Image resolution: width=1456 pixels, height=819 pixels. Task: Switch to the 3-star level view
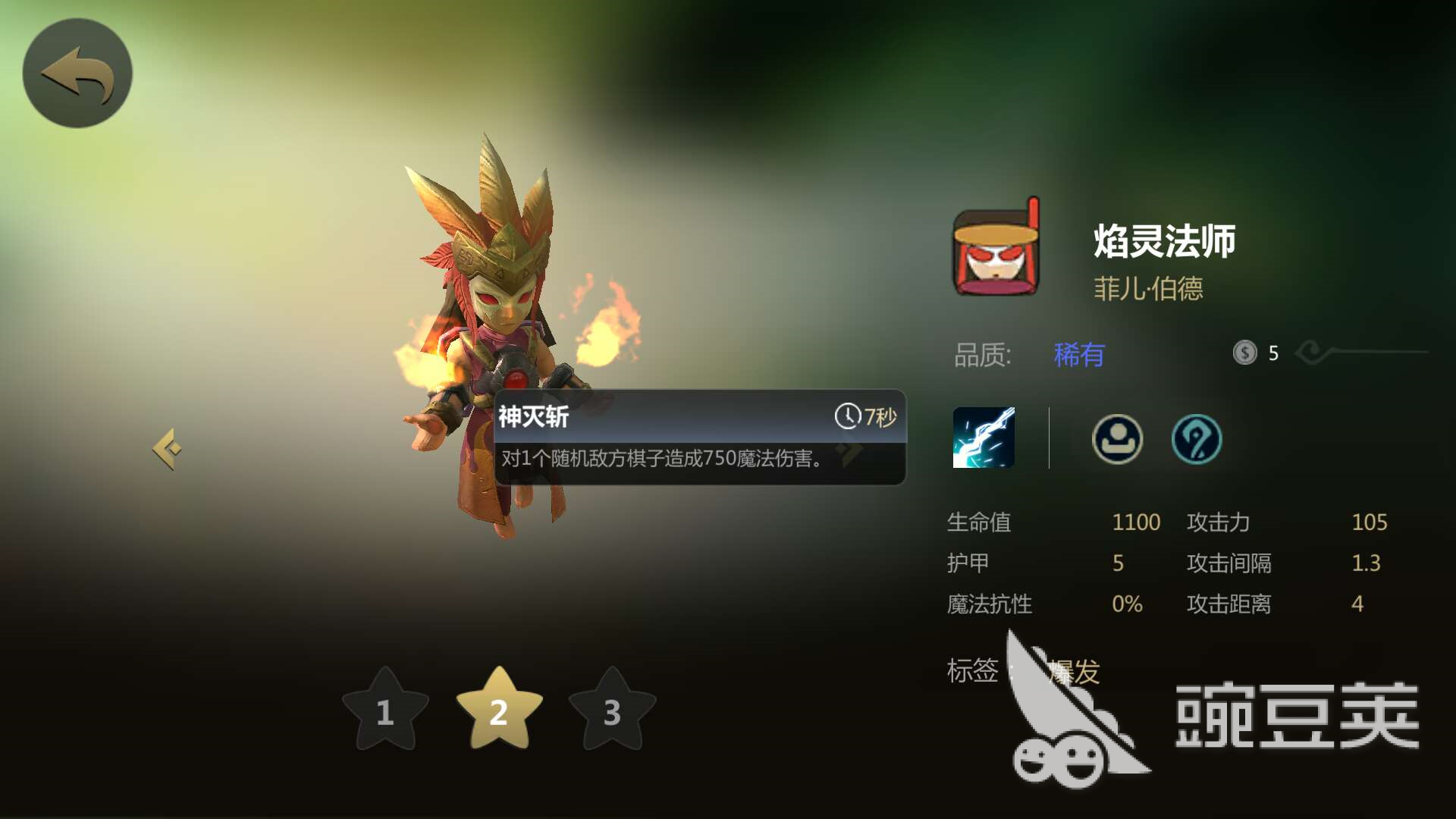click(x=612, y=711)
